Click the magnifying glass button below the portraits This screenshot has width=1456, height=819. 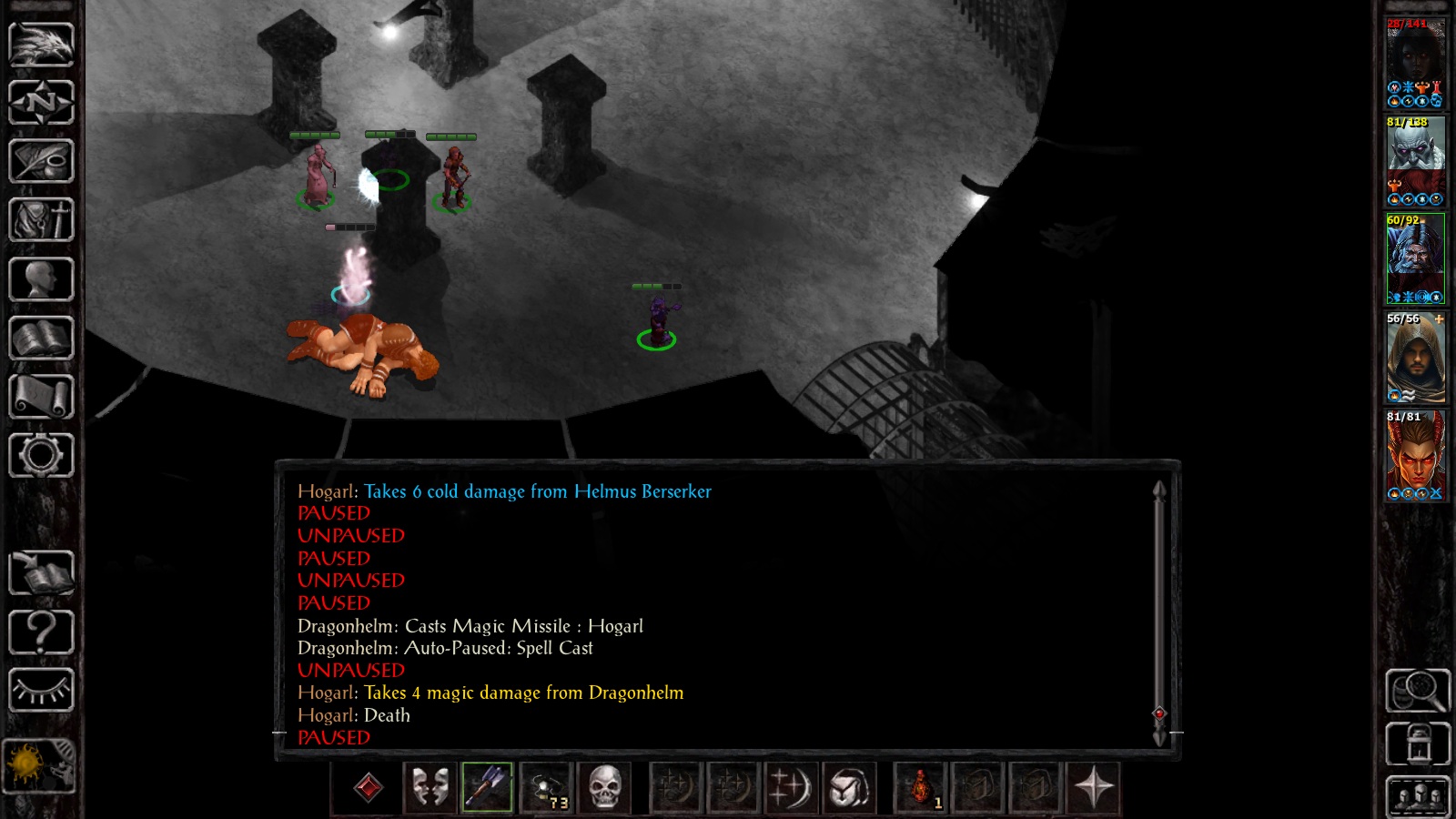1417,692
